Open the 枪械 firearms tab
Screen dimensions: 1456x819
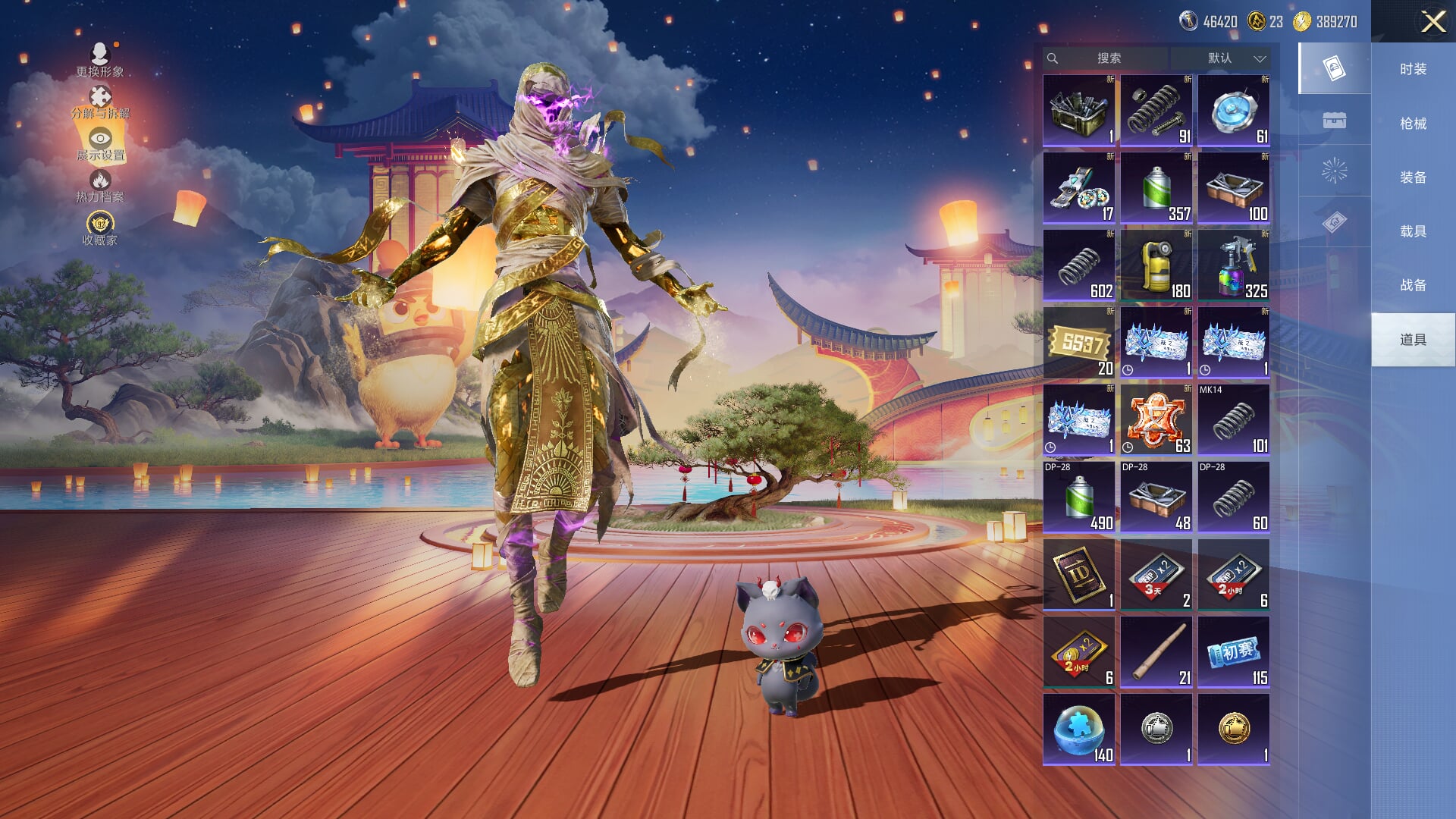tap(1413, 123)
